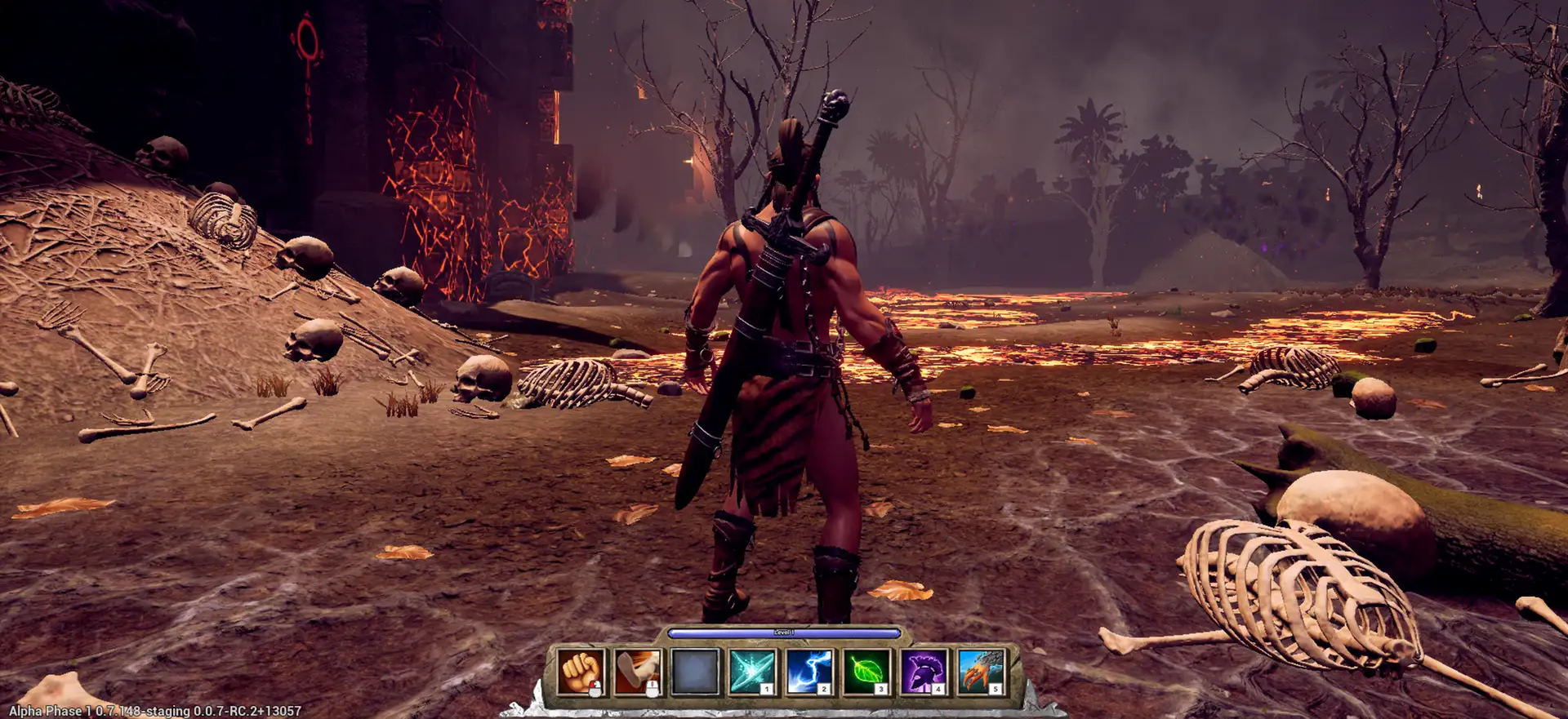The image size is (1568, 719).
Task: Trigger the purple helmet ability
Action: coord(924,672)
